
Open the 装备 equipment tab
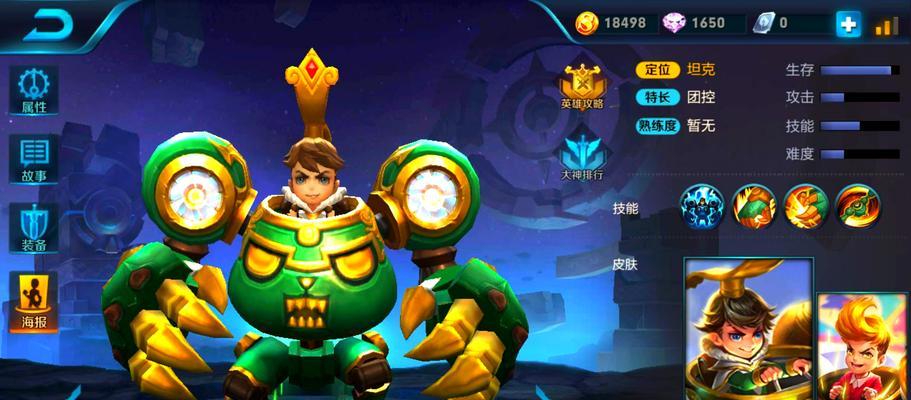pos(34,230)
